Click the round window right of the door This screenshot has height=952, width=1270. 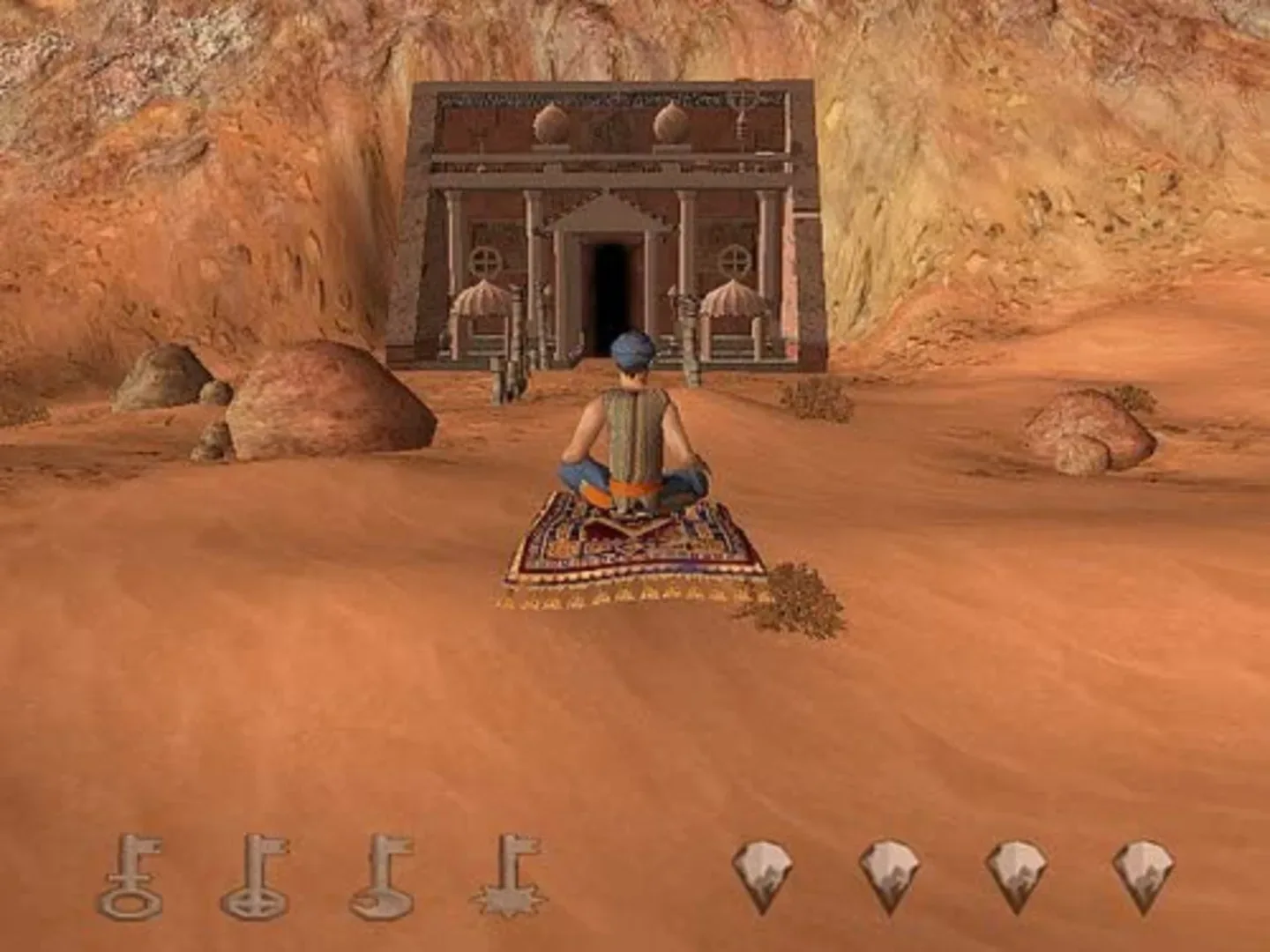click(733, 260)
